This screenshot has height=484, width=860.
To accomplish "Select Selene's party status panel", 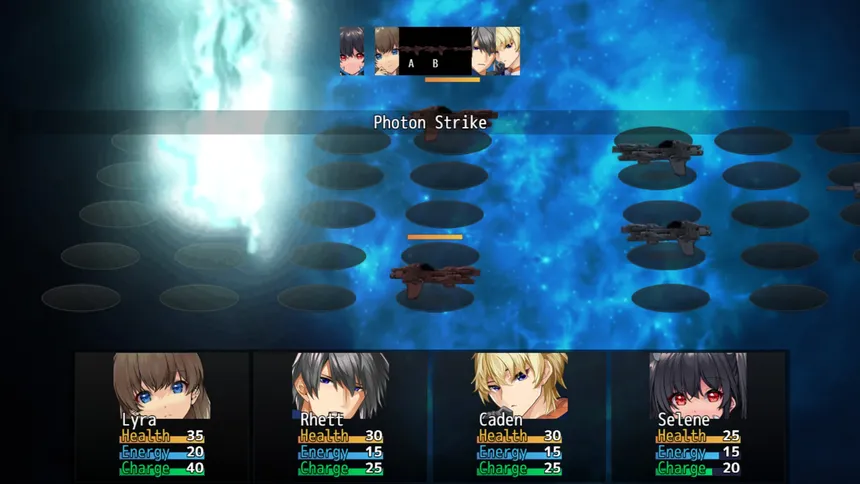I will click(698, 413).
